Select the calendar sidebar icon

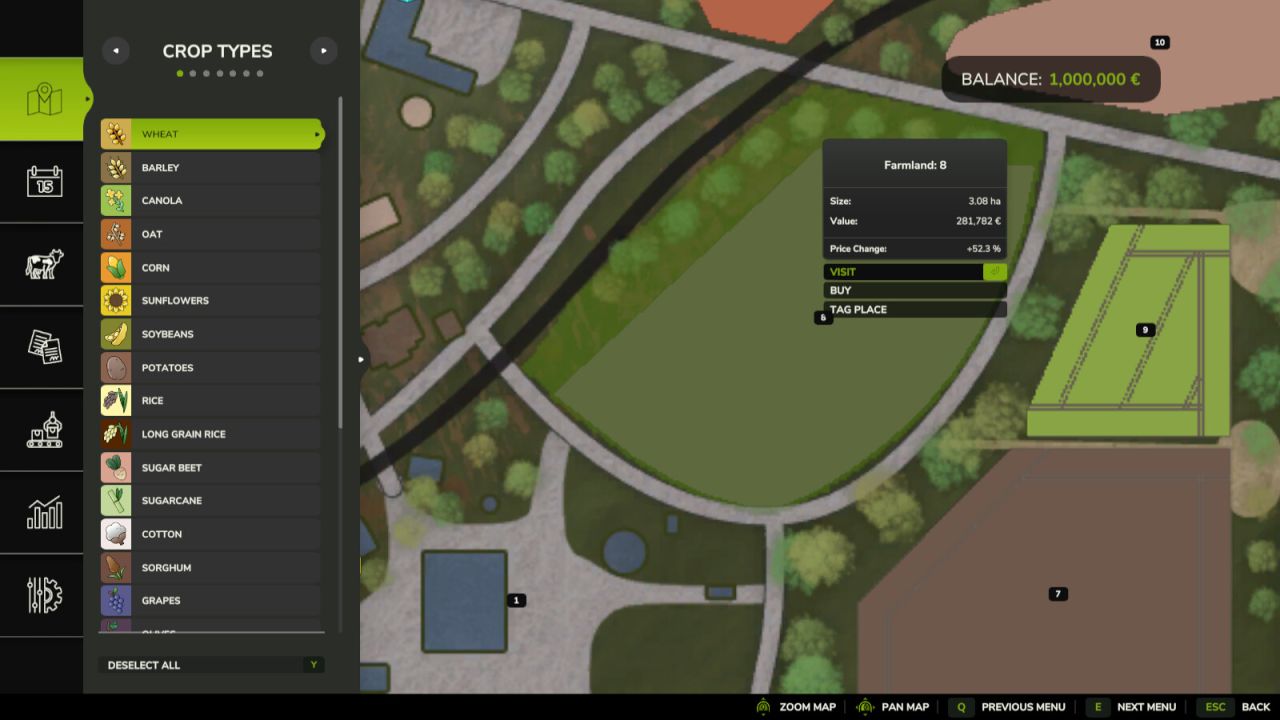pos(41,181)
